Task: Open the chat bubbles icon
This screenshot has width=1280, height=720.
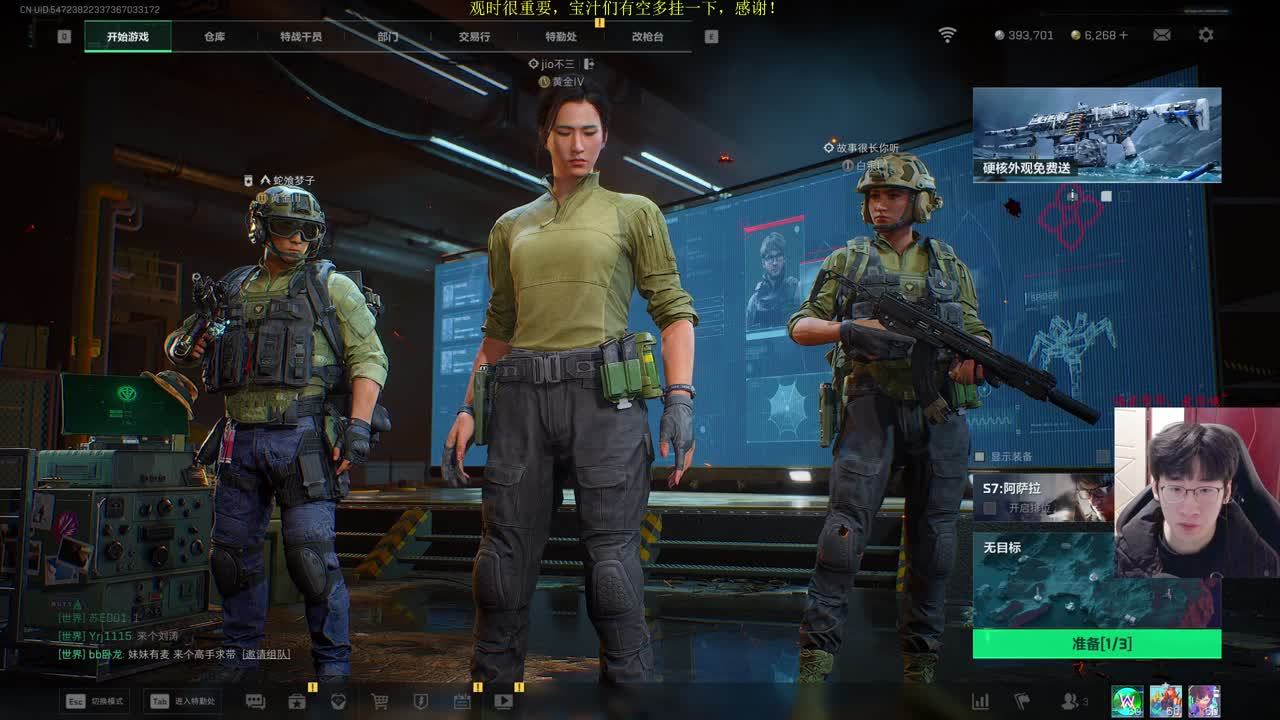Action: tap(255, 701)
